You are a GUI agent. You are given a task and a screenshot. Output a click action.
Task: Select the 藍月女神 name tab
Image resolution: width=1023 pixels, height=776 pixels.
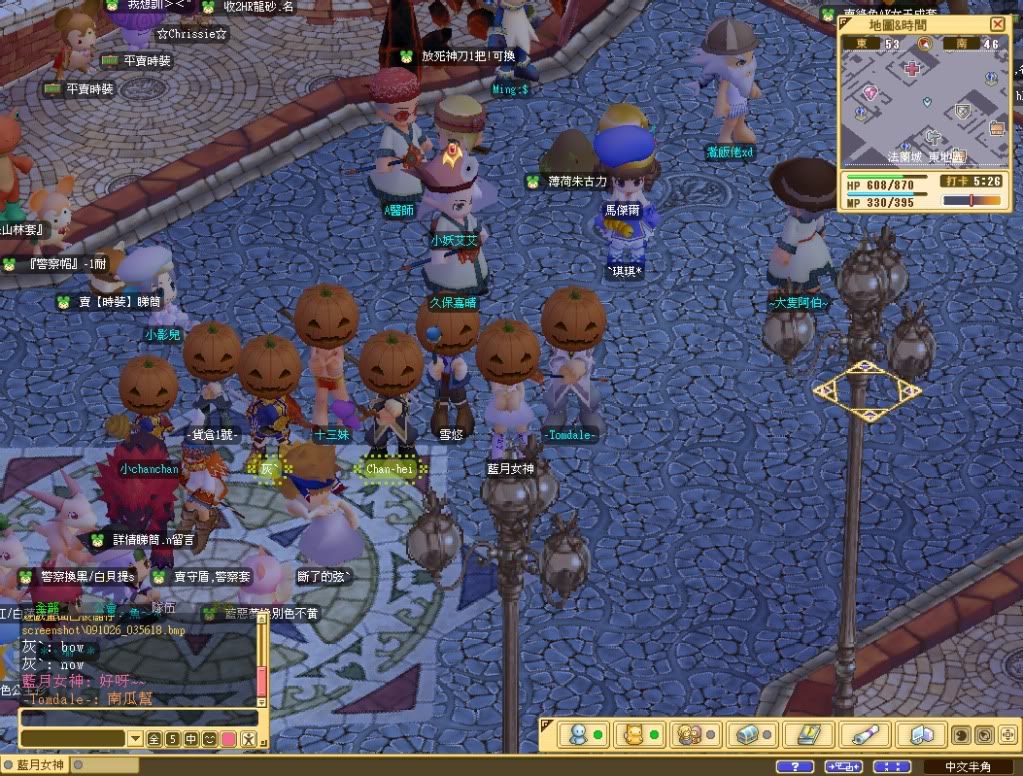pyautogui.click(x=38, y=766)
